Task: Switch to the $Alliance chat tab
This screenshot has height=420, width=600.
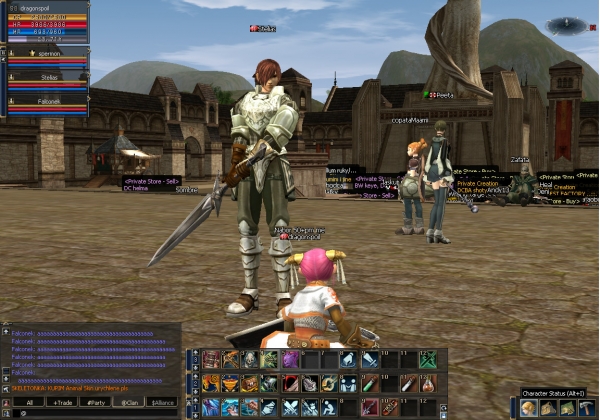Action: [161, 402]
